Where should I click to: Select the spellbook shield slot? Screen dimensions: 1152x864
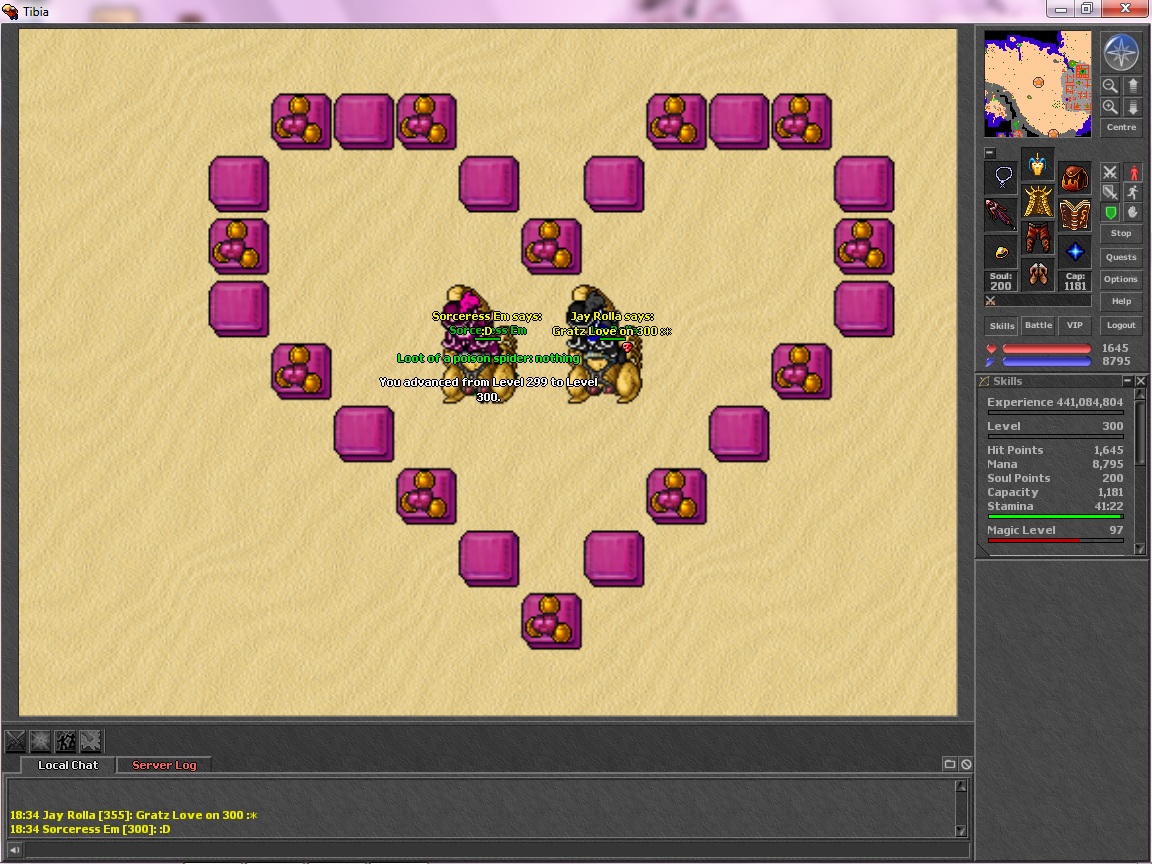(1075, 214)
